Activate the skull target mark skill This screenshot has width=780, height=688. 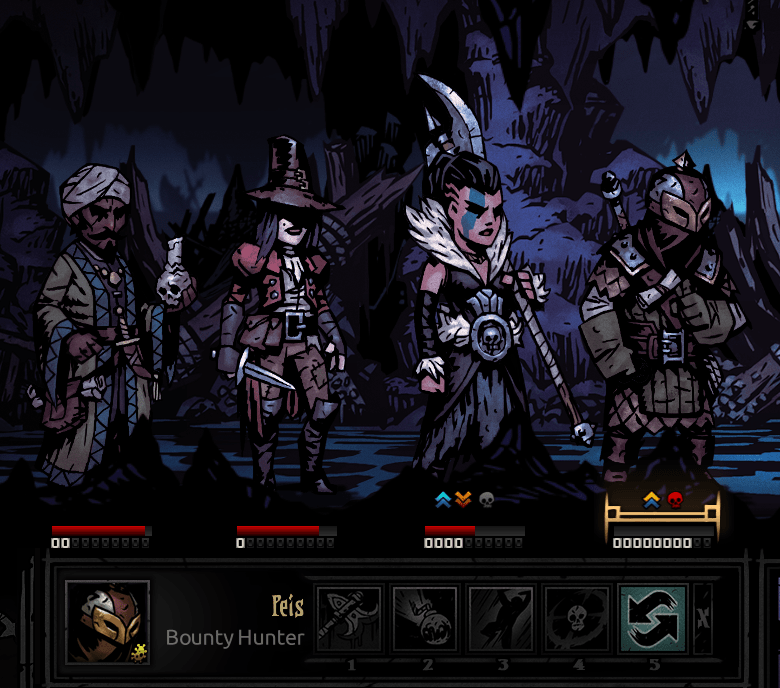coord(577,618)
